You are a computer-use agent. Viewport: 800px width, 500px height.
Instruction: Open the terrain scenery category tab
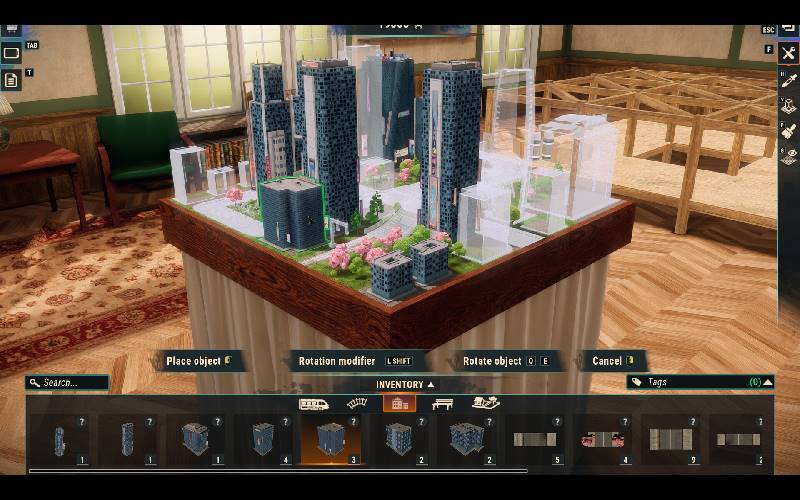point(486,403)
